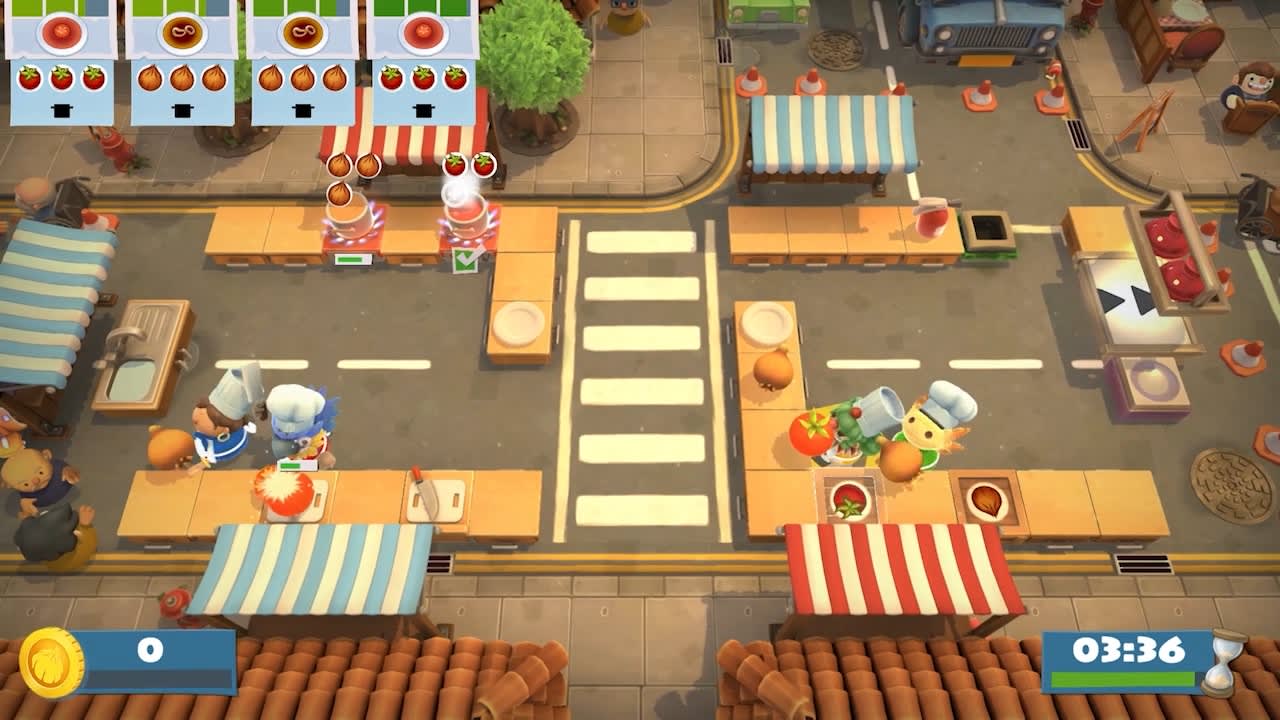Click the sink on the left side
The height and width of the screenshot is (720, 1280).
(145, 355)
